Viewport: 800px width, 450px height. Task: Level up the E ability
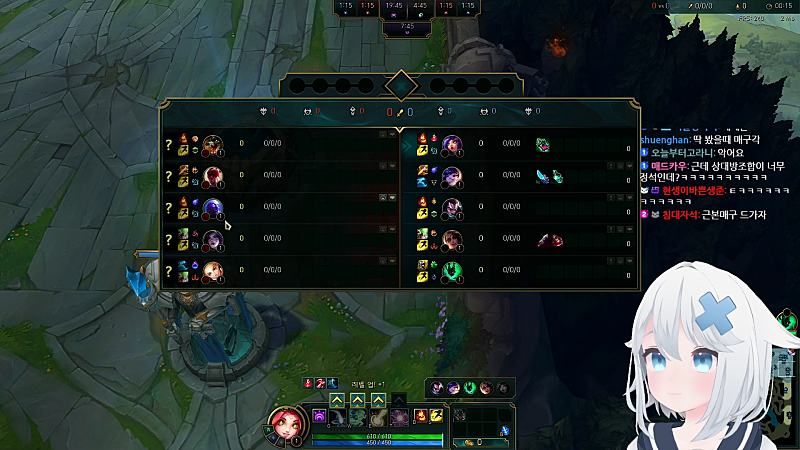(x=379, y=400)
